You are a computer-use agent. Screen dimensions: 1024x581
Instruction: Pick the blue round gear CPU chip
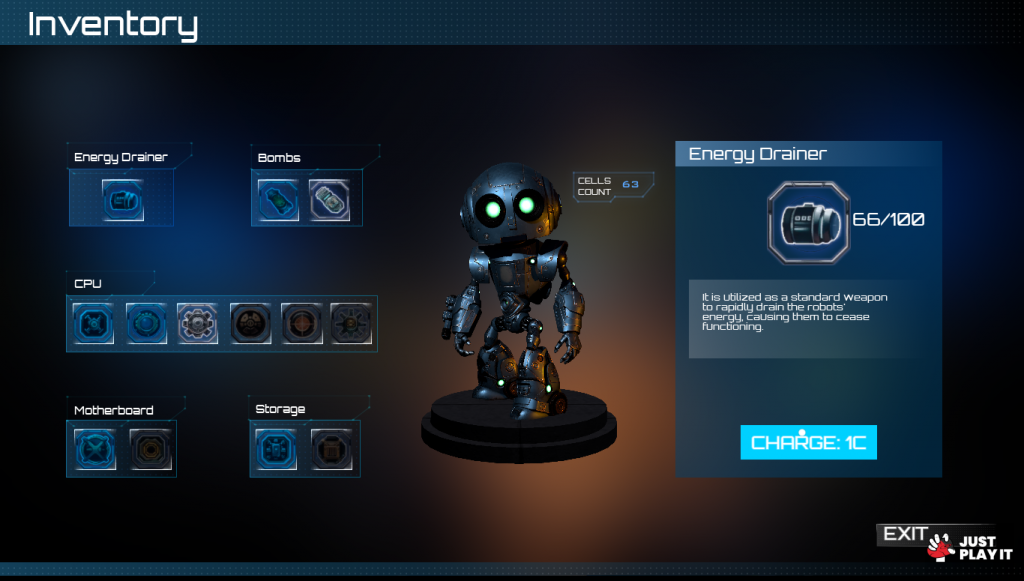(146, 324)
